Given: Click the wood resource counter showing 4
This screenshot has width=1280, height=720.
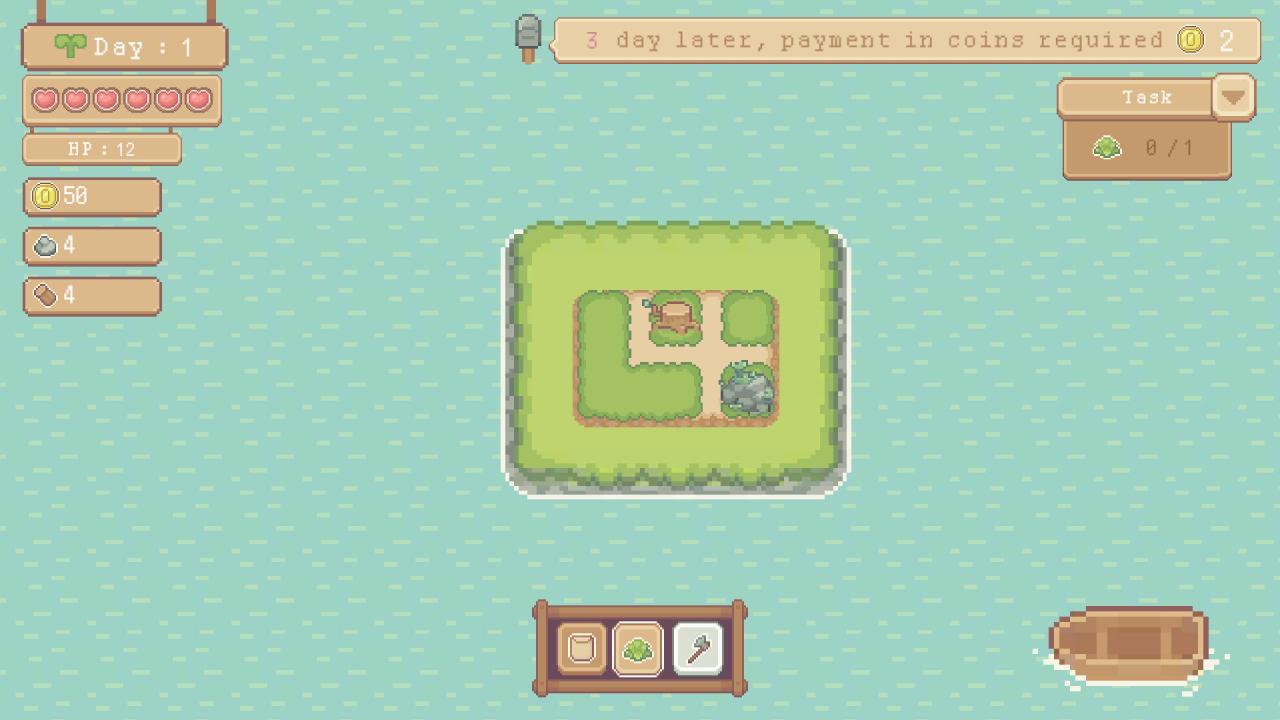Looking at the screenshot, I should pyautogui.click(x=91, y=295).
